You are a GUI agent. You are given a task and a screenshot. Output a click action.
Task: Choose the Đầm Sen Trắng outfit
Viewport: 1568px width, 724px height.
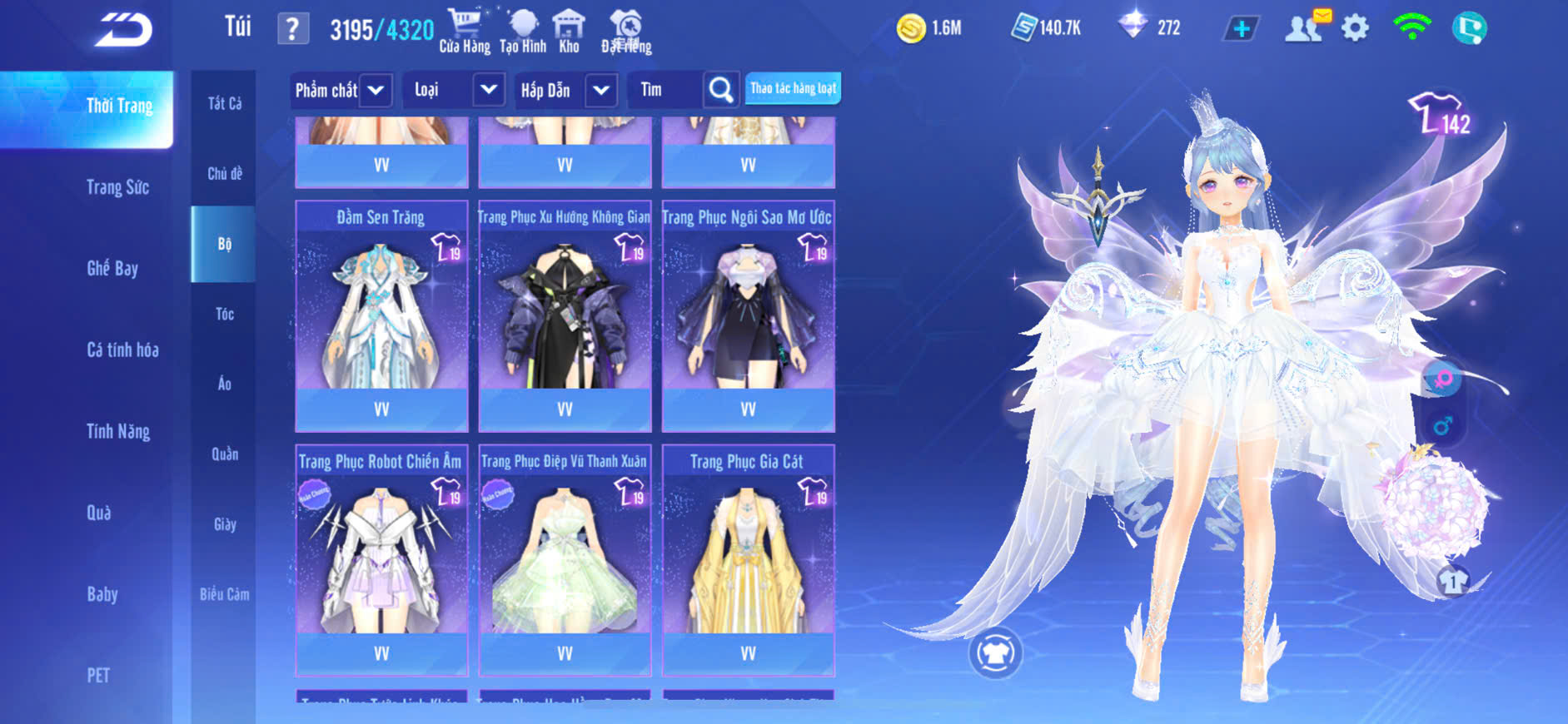[x=381, y=316]
